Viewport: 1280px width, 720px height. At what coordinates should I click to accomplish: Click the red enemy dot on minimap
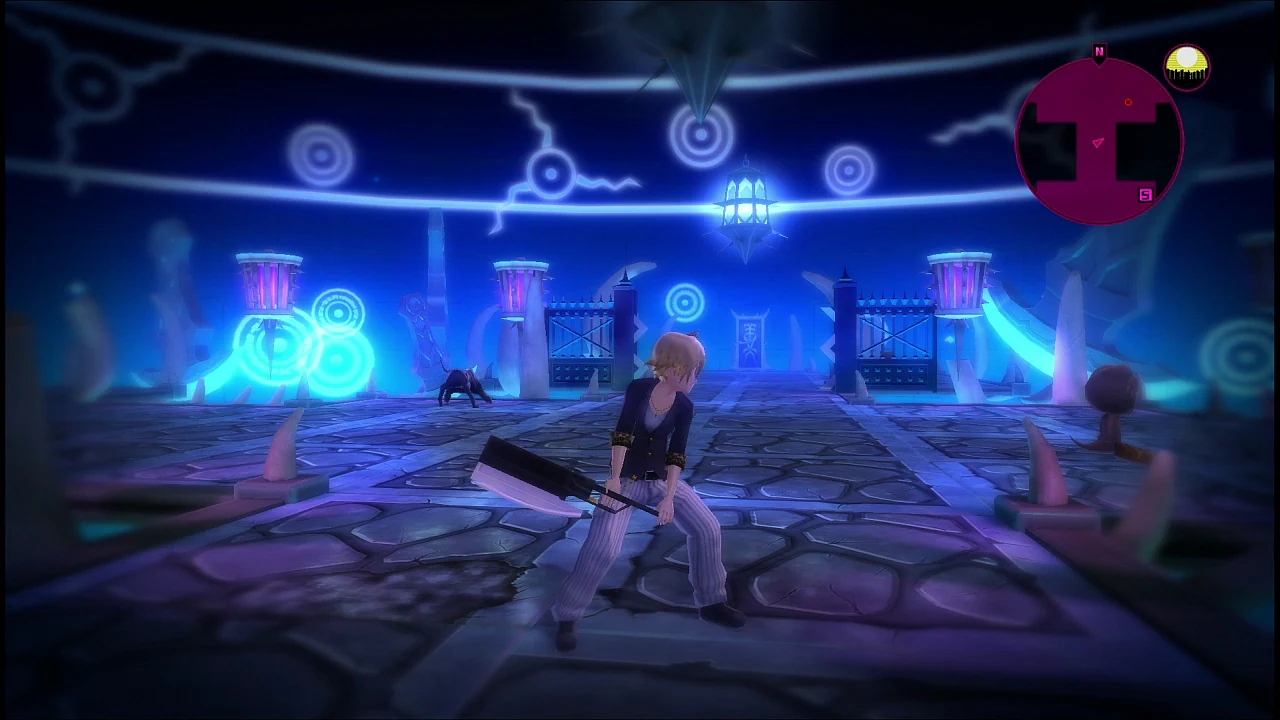[x=1128, y=101]
